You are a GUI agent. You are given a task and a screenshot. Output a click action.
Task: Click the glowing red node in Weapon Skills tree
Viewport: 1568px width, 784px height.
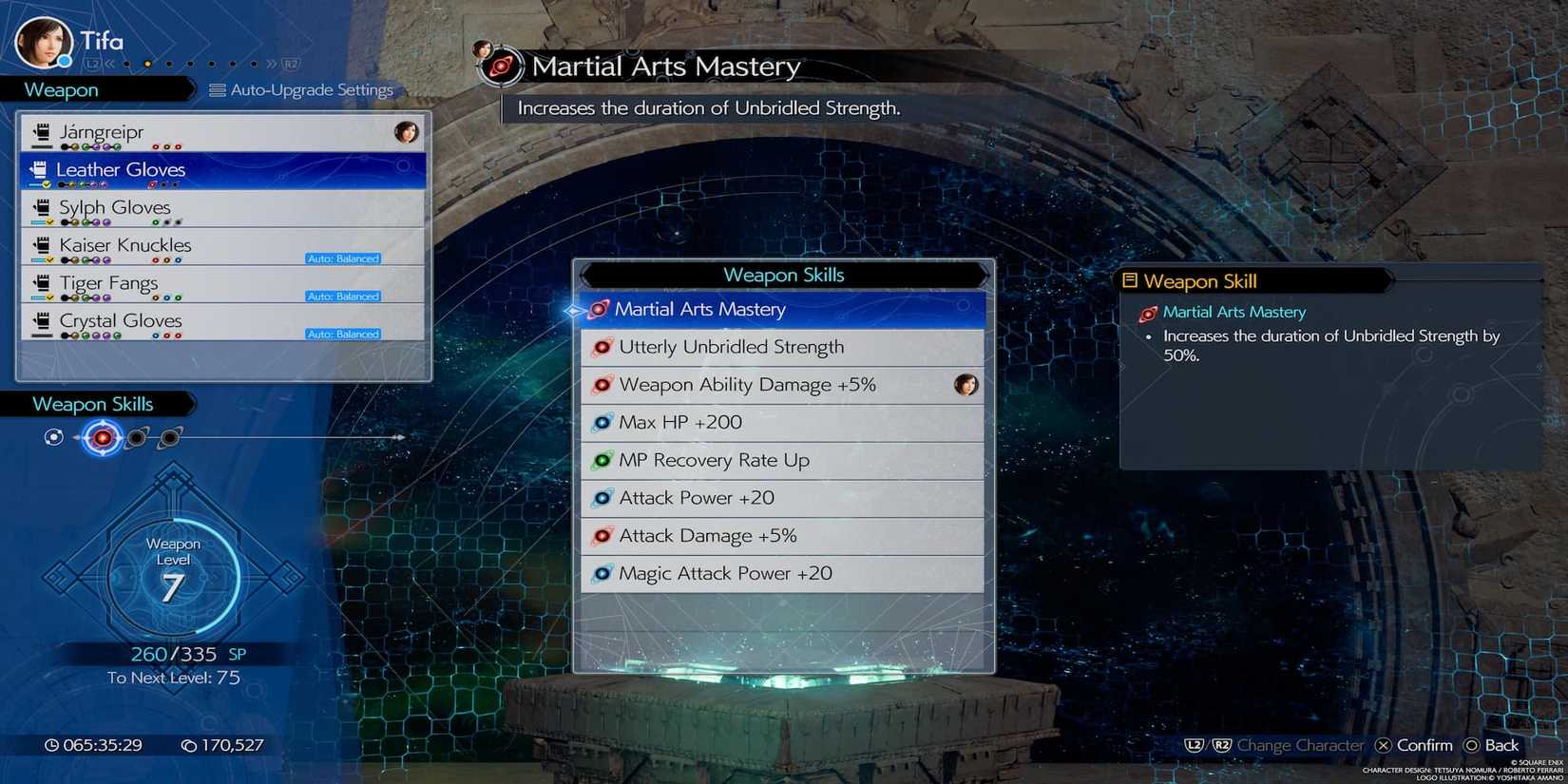click(102, 438)
